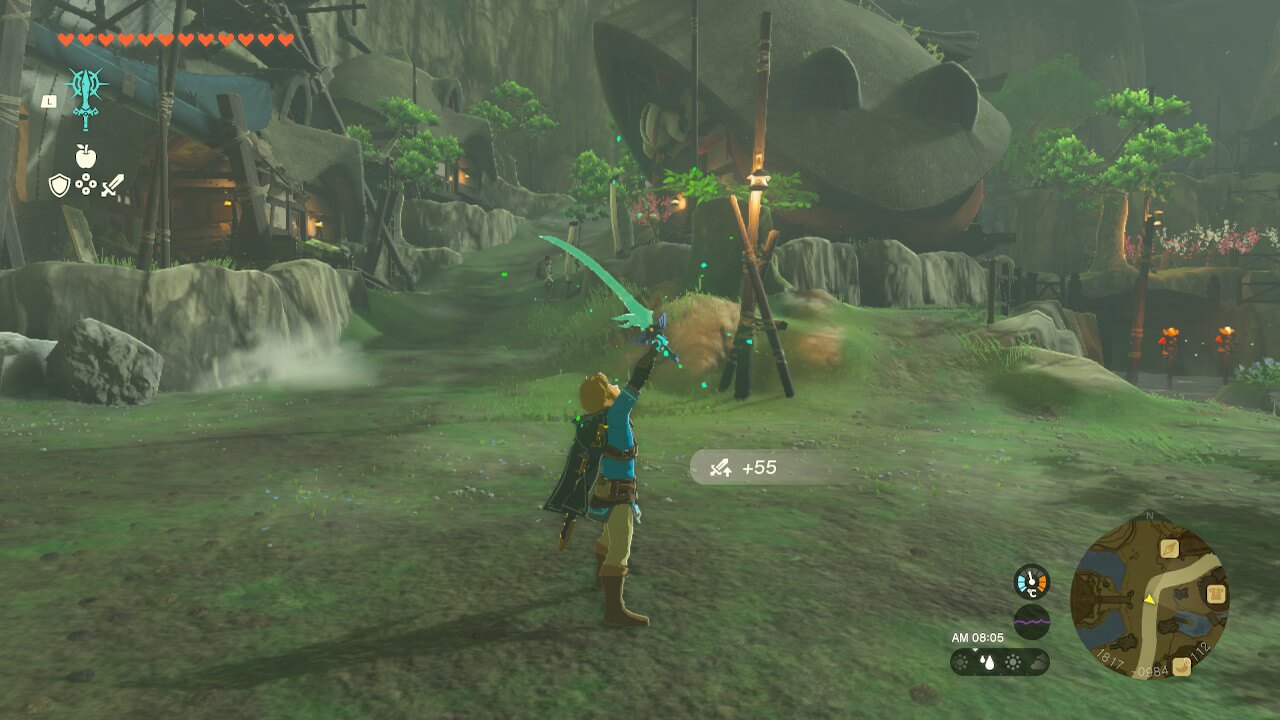Viewport: 1280px width, 720px height.
Task: Open the apple materials quick-select icon
Action: coord(85,156)
